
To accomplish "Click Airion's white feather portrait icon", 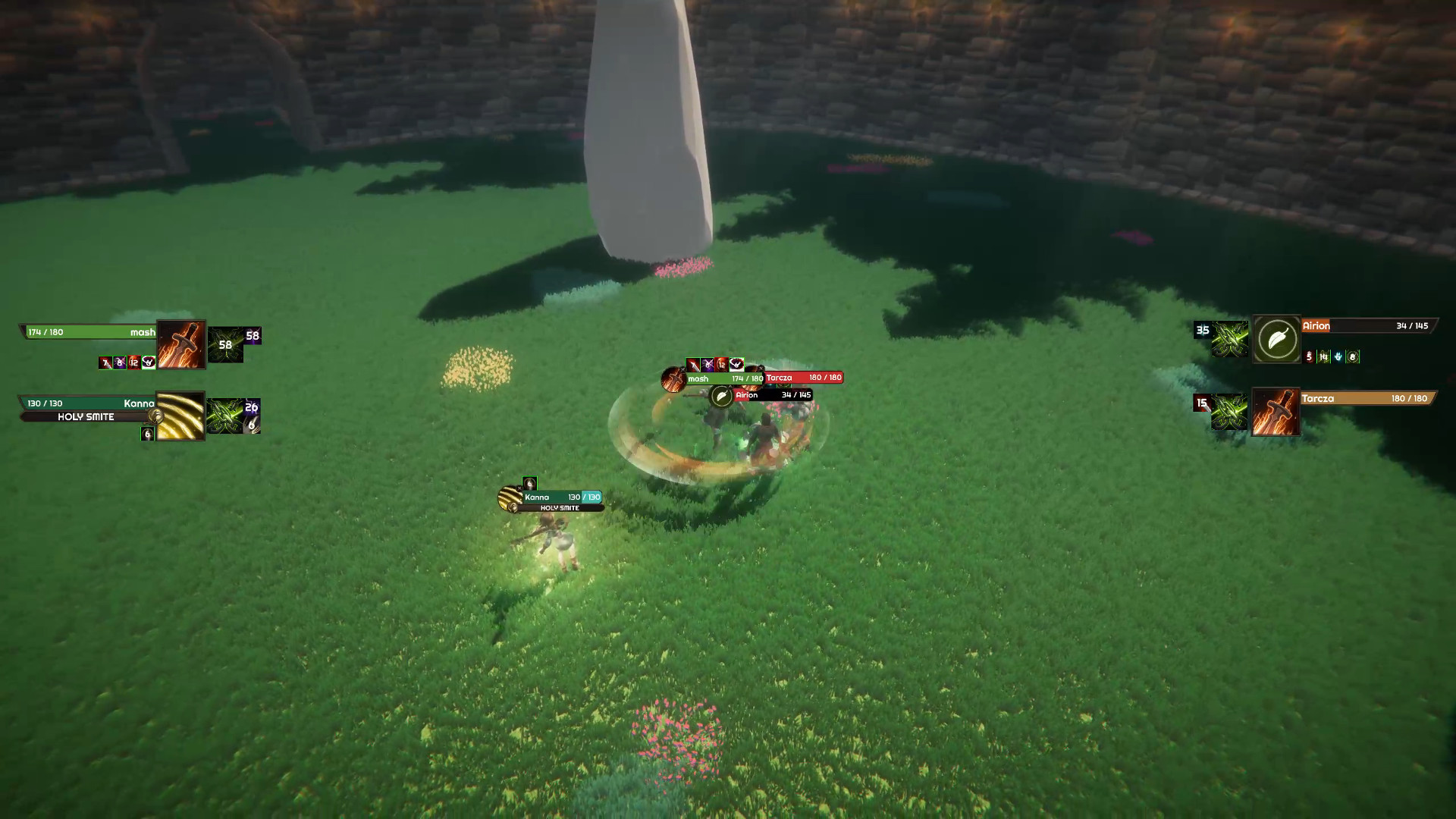I will point(1277,339).
